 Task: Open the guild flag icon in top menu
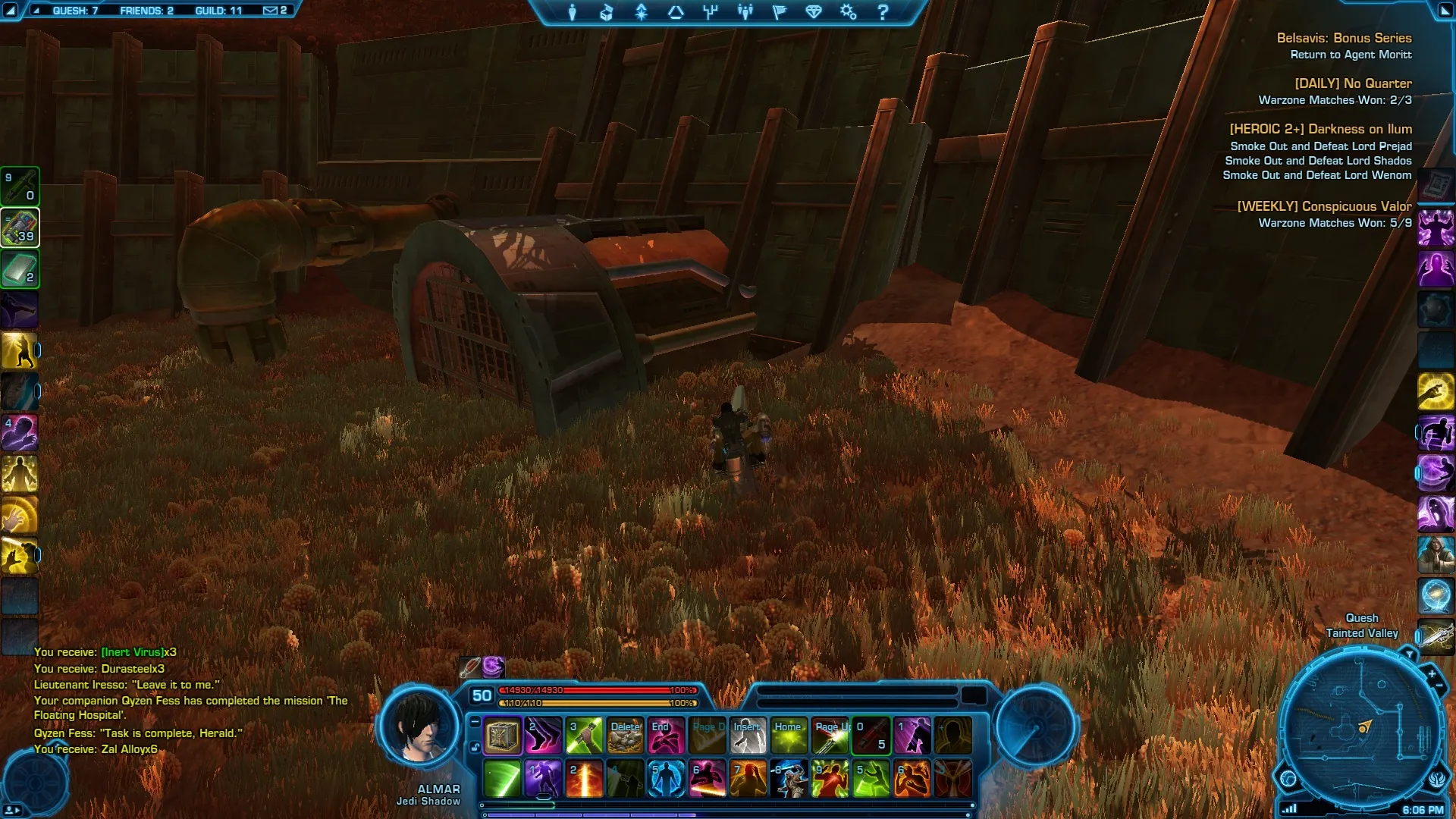[x=780, y=12]
